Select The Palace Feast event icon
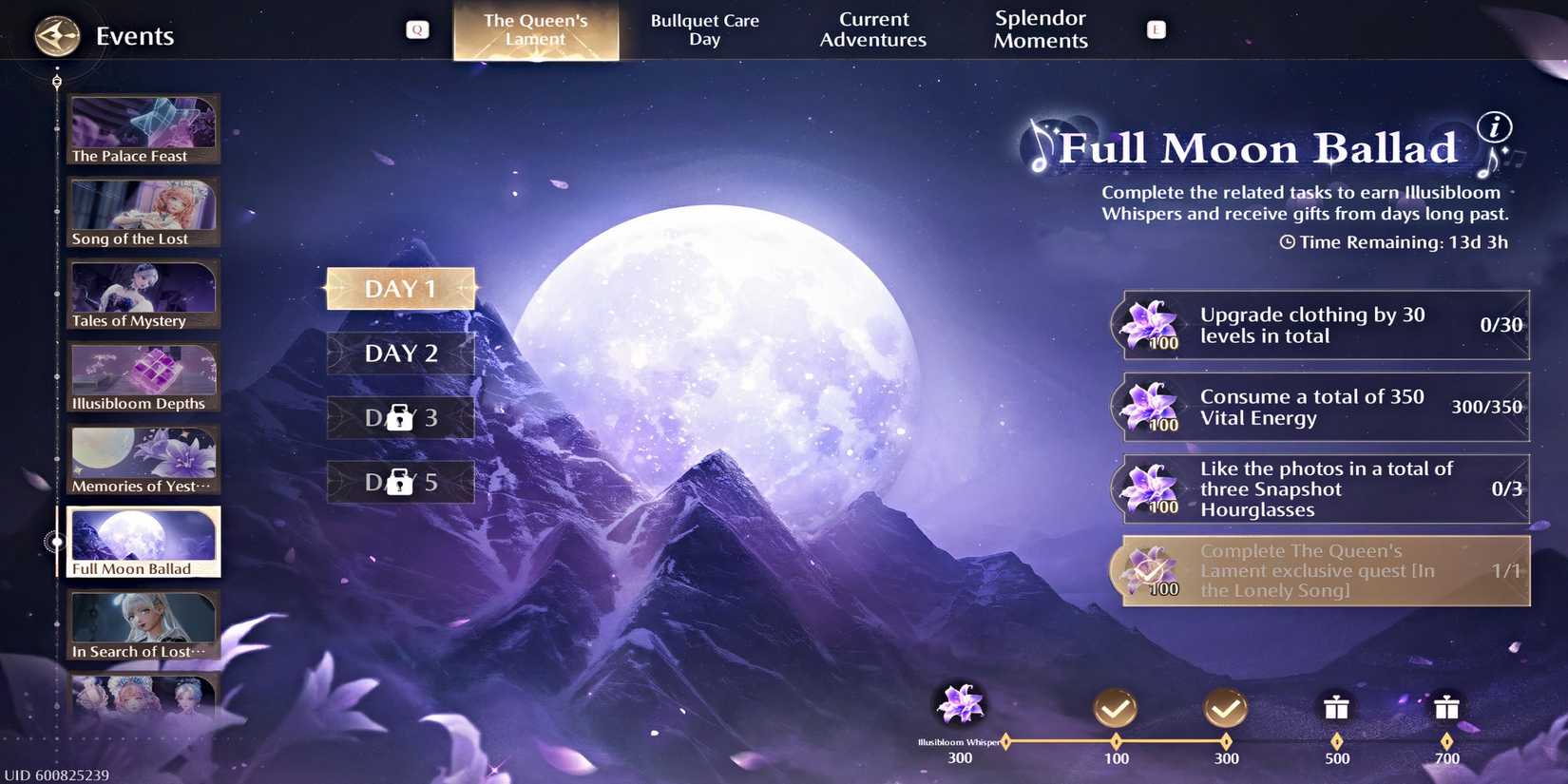Viewport: 1568px width, 784px height. (x=143, y=128)
